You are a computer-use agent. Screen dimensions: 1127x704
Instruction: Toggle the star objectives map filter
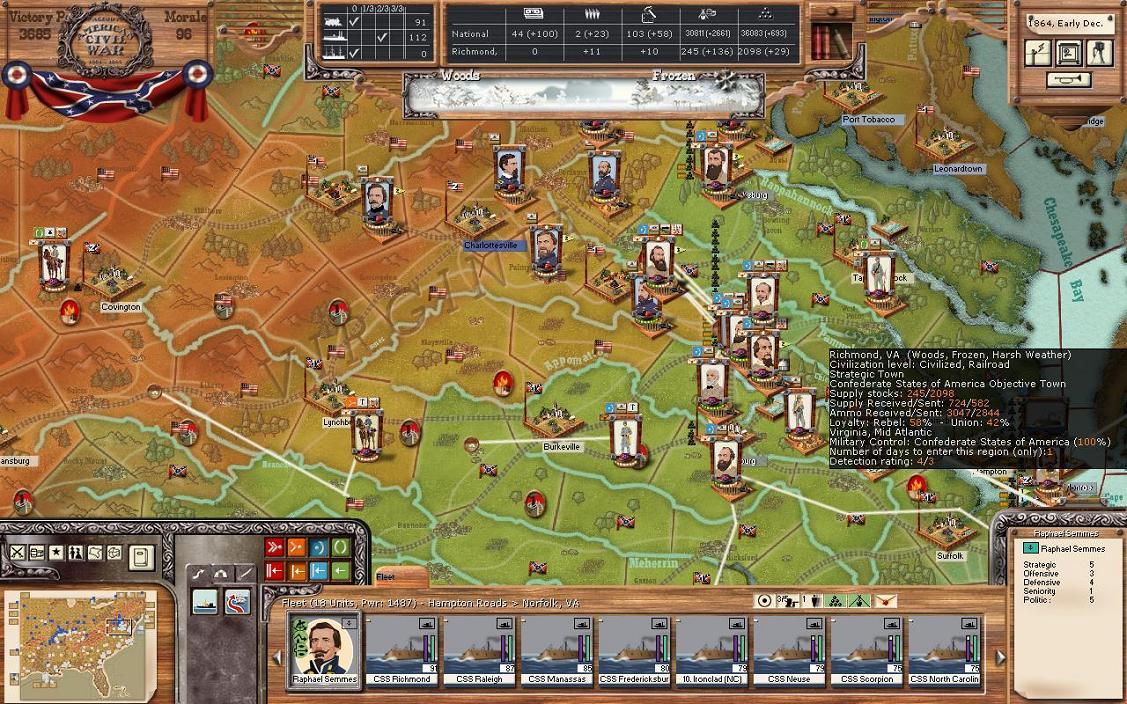(56, 553)
